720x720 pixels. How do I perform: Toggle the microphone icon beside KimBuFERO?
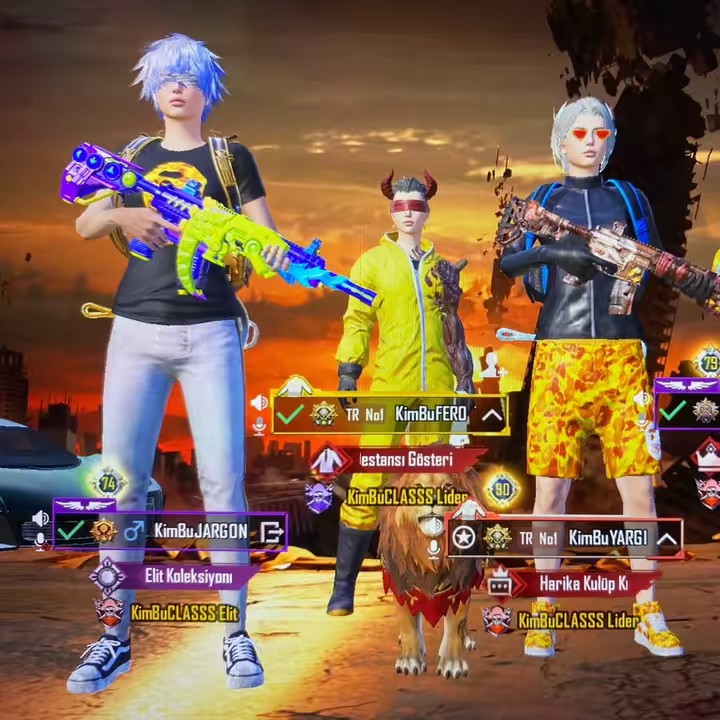[259, 425]
